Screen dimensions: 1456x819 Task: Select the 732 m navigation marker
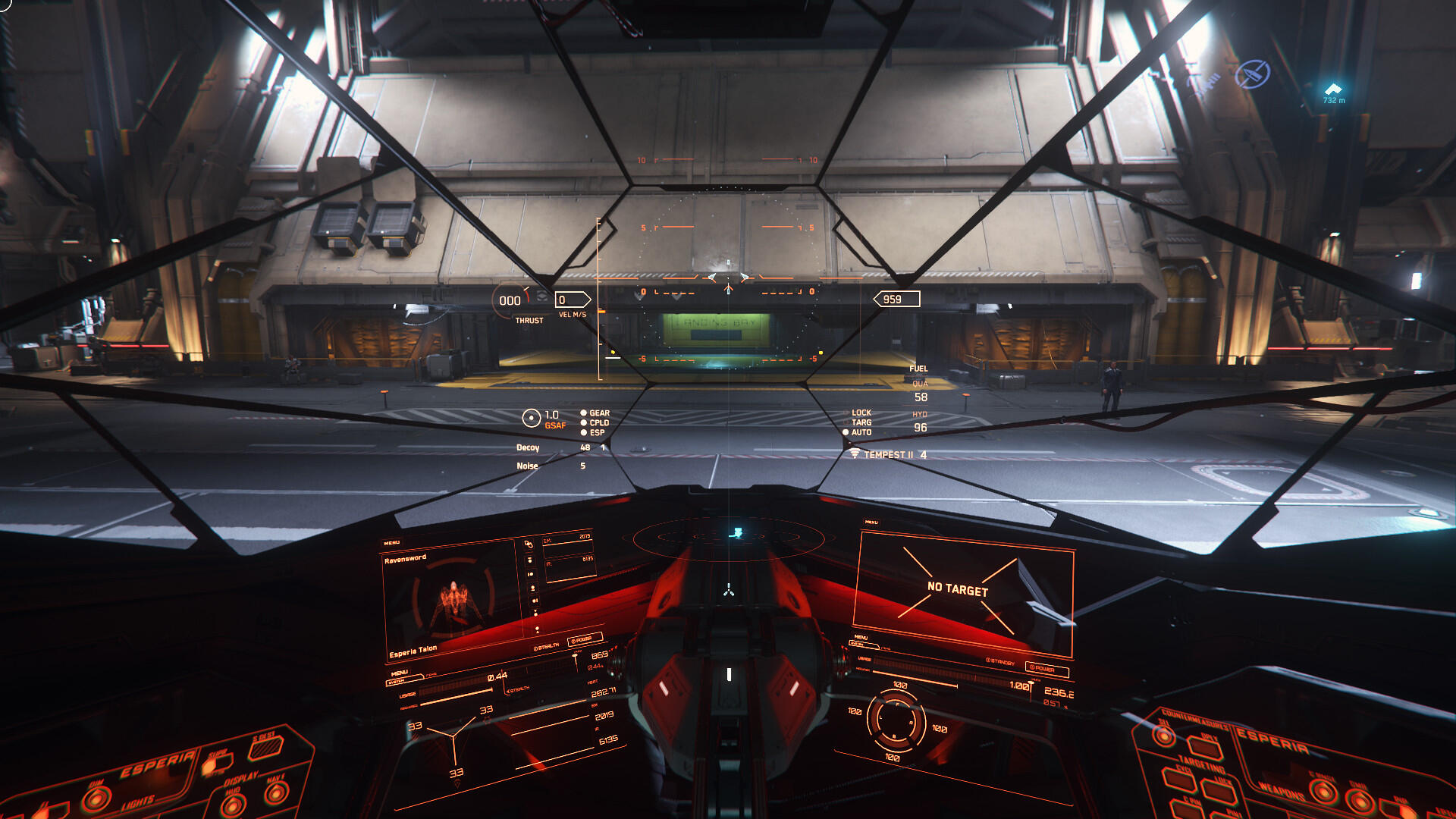tap(1333, 93)
